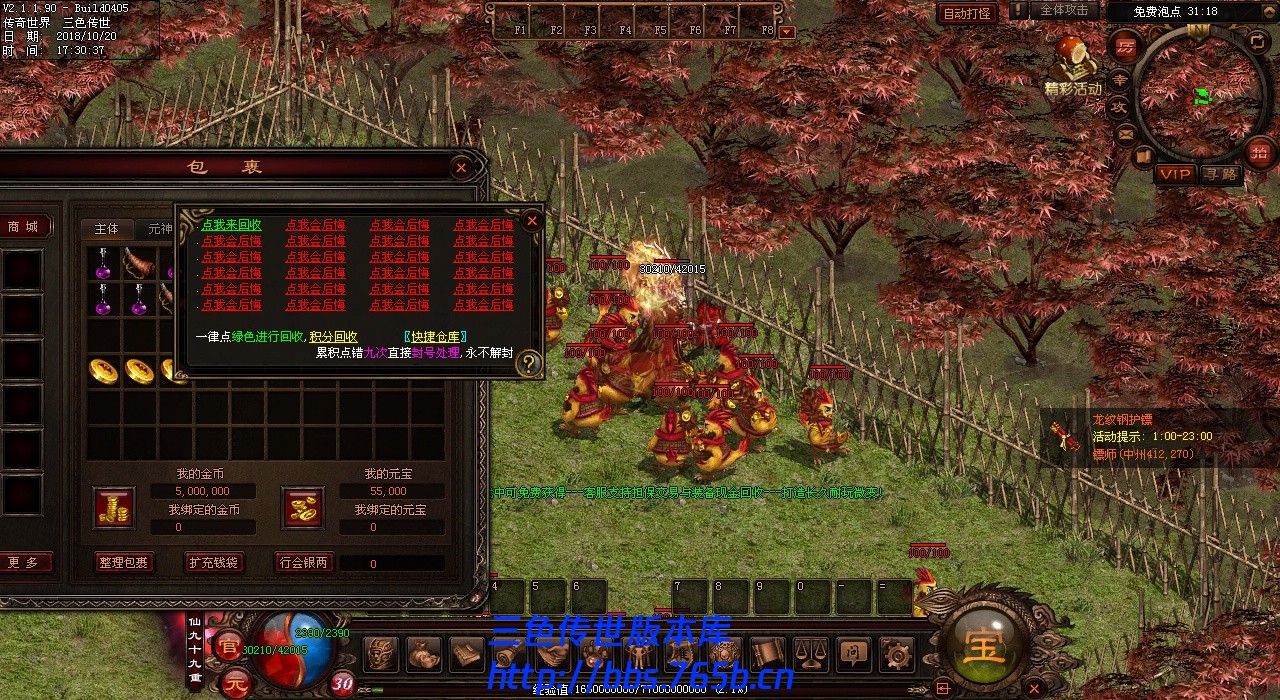Open the 宝 treasure orb button
This screenshot has width=1280, height=700.
point(983,648)
